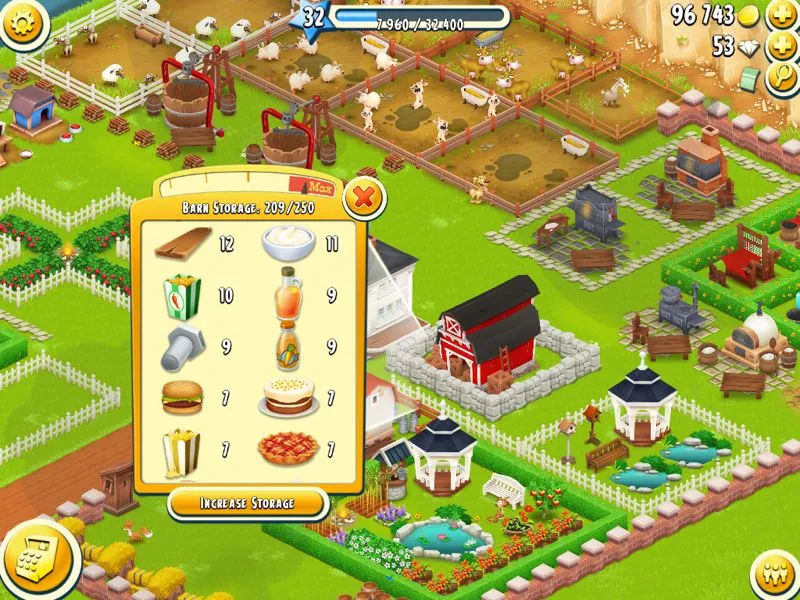The height and width of the screenshot is (600, 800).
Task: Pick the metal bolt item
Action: point(181,345)
